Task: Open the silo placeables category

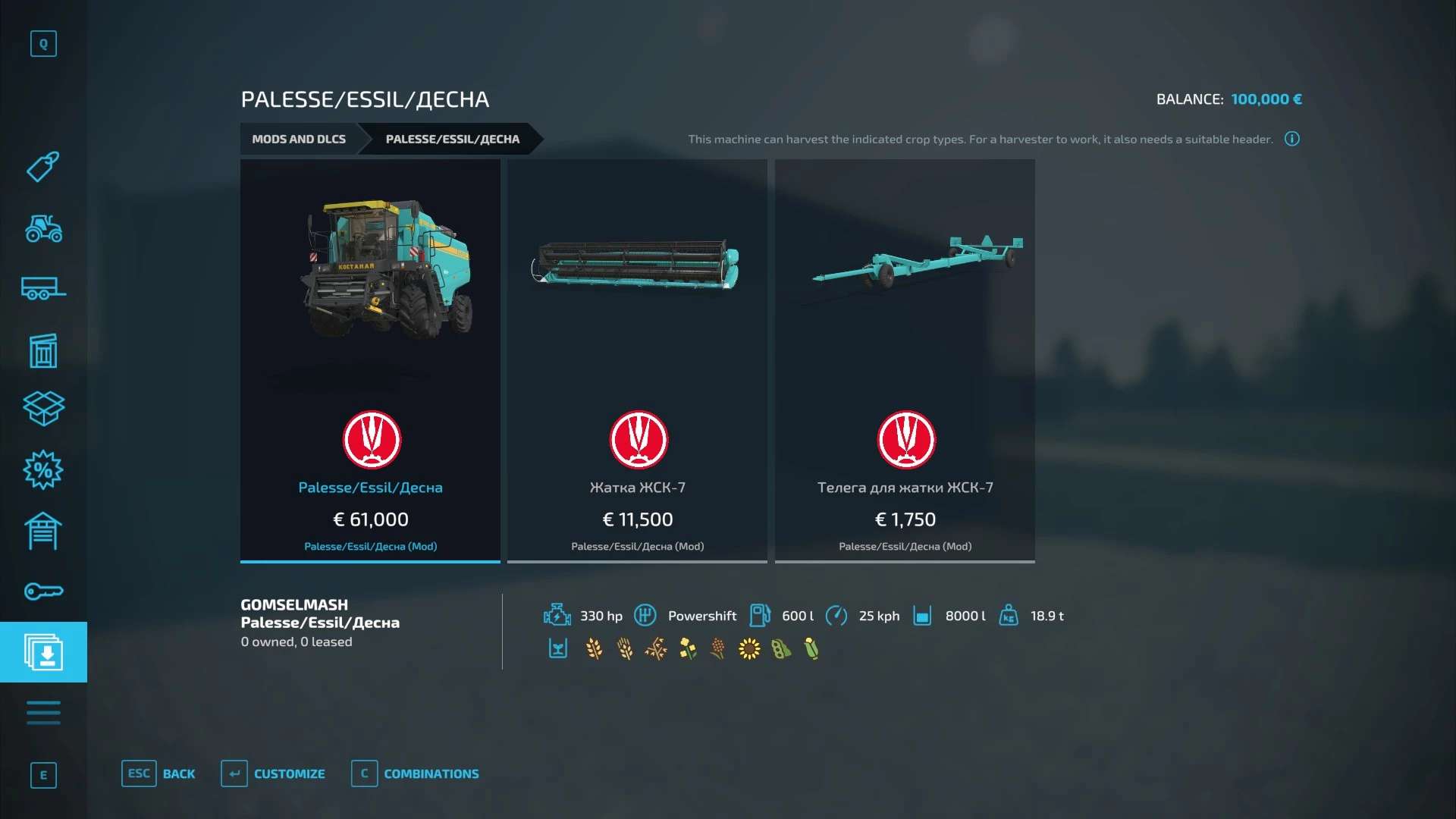Action: click(x=43, y=350)
